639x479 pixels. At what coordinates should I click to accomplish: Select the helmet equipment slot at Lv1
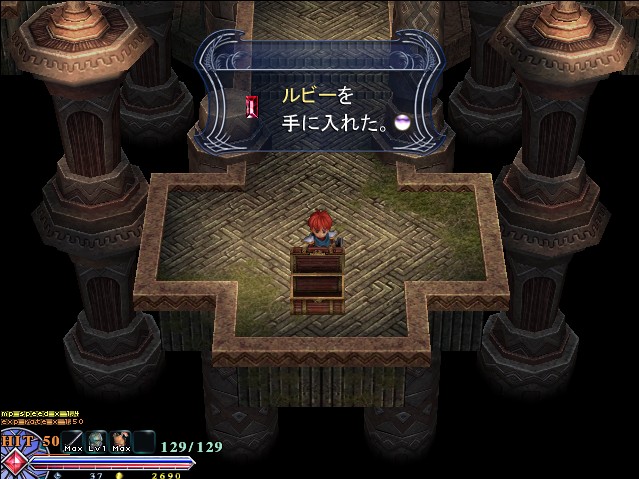98,440
